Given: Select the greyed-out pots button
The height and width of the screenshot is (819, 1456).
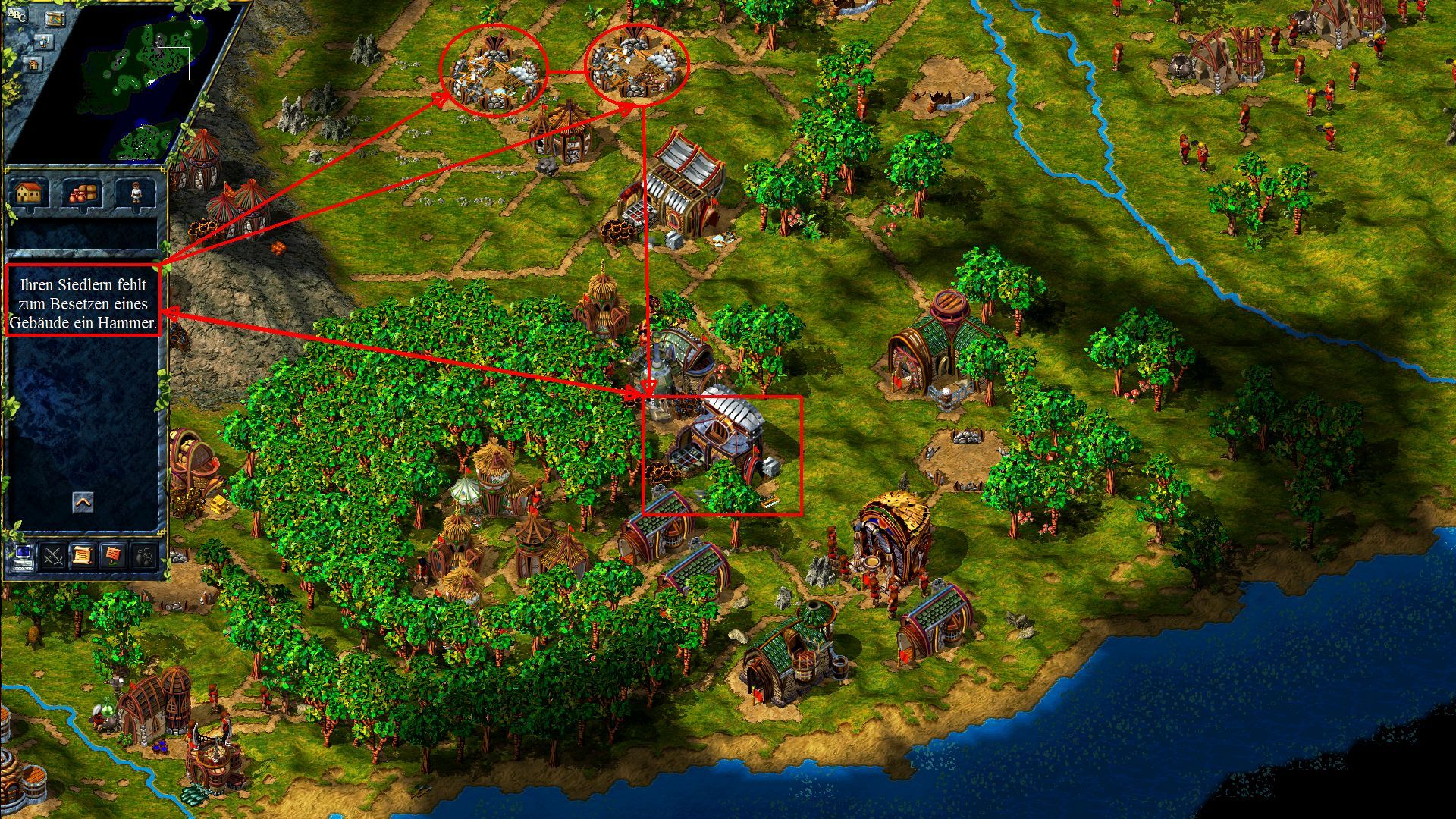Looking at the screenshot, I should [x=144, y=556].
